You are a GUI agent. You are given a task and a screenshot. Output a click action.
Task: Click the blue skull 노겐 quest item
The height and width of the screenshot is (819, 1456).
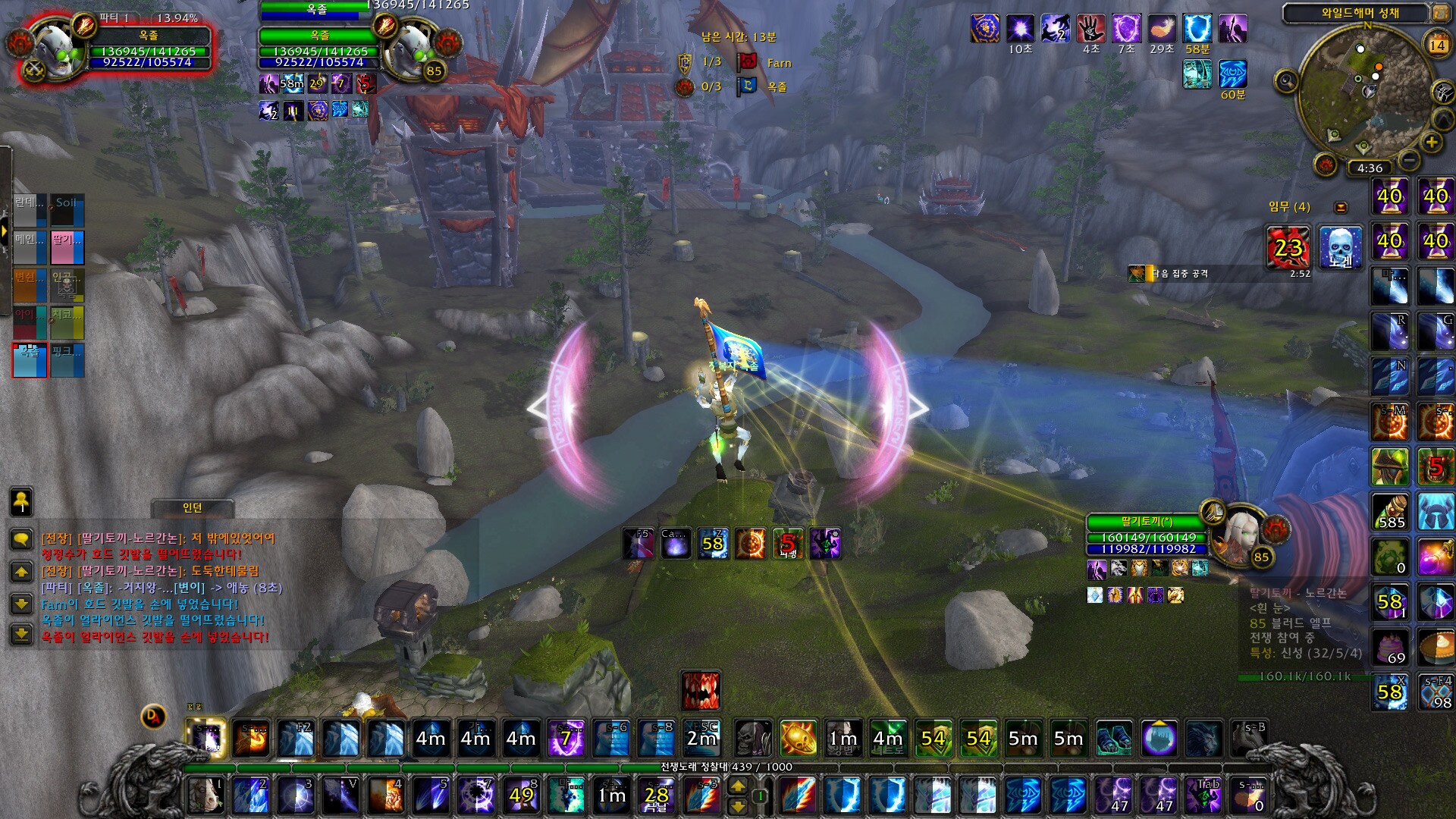coord(1340,247)
